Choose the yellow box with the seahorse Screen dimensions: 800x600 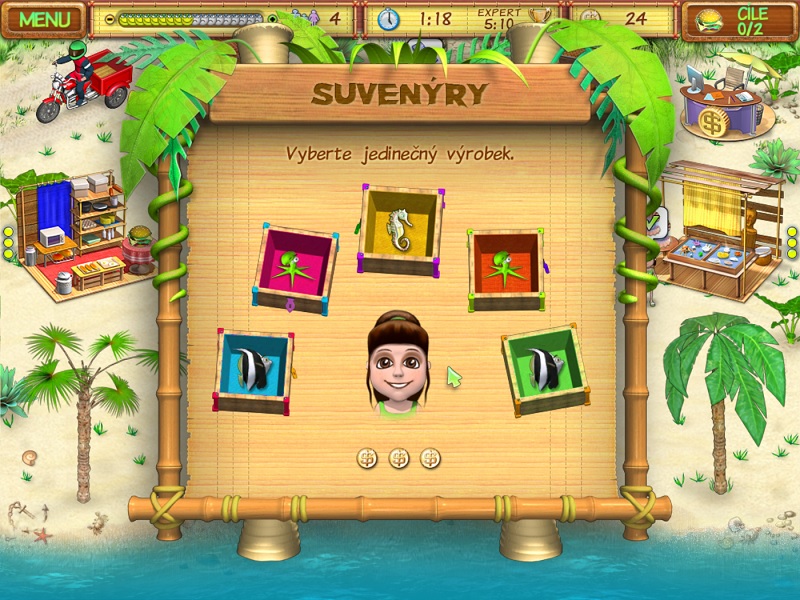[400, 230]
